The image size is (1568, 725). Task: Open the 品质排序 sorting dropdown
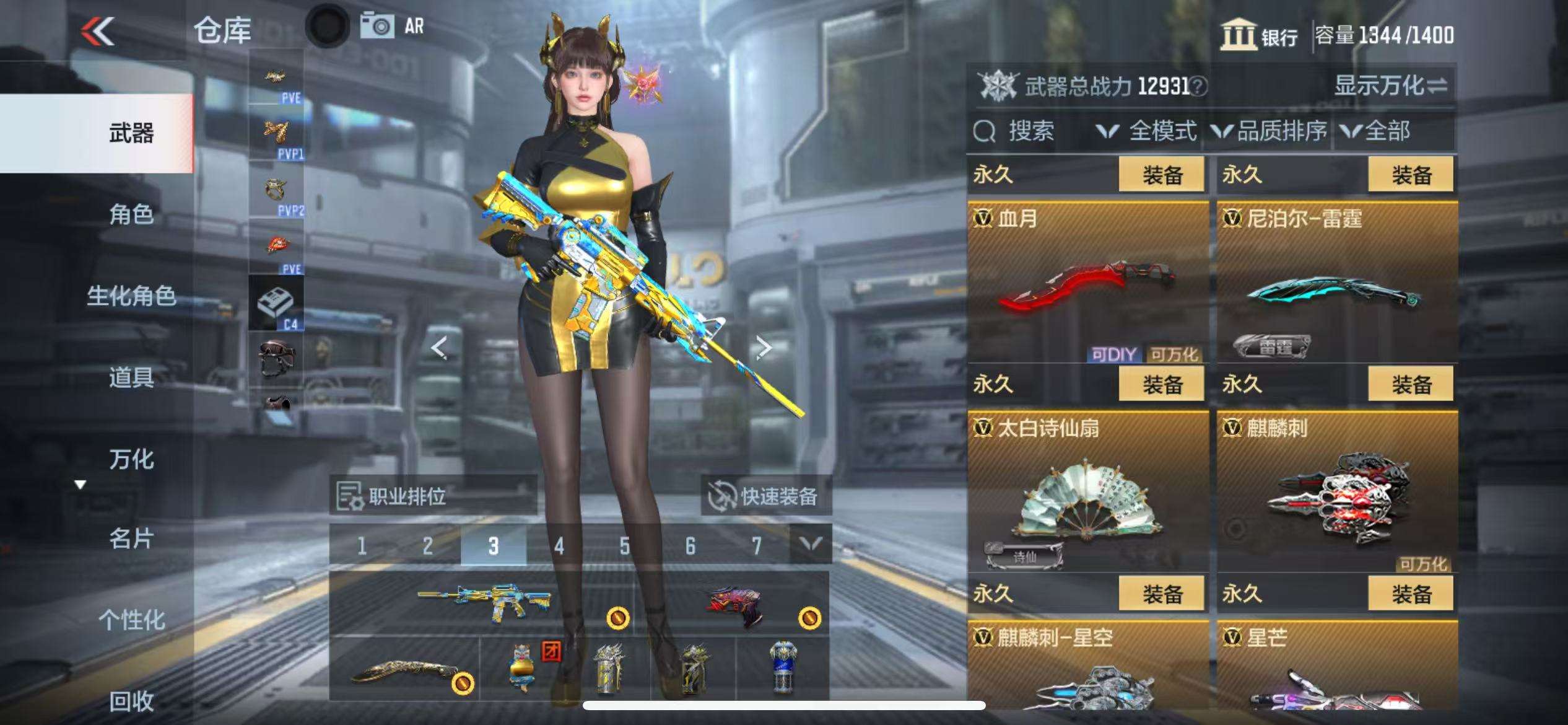(x=1270, y=131)
